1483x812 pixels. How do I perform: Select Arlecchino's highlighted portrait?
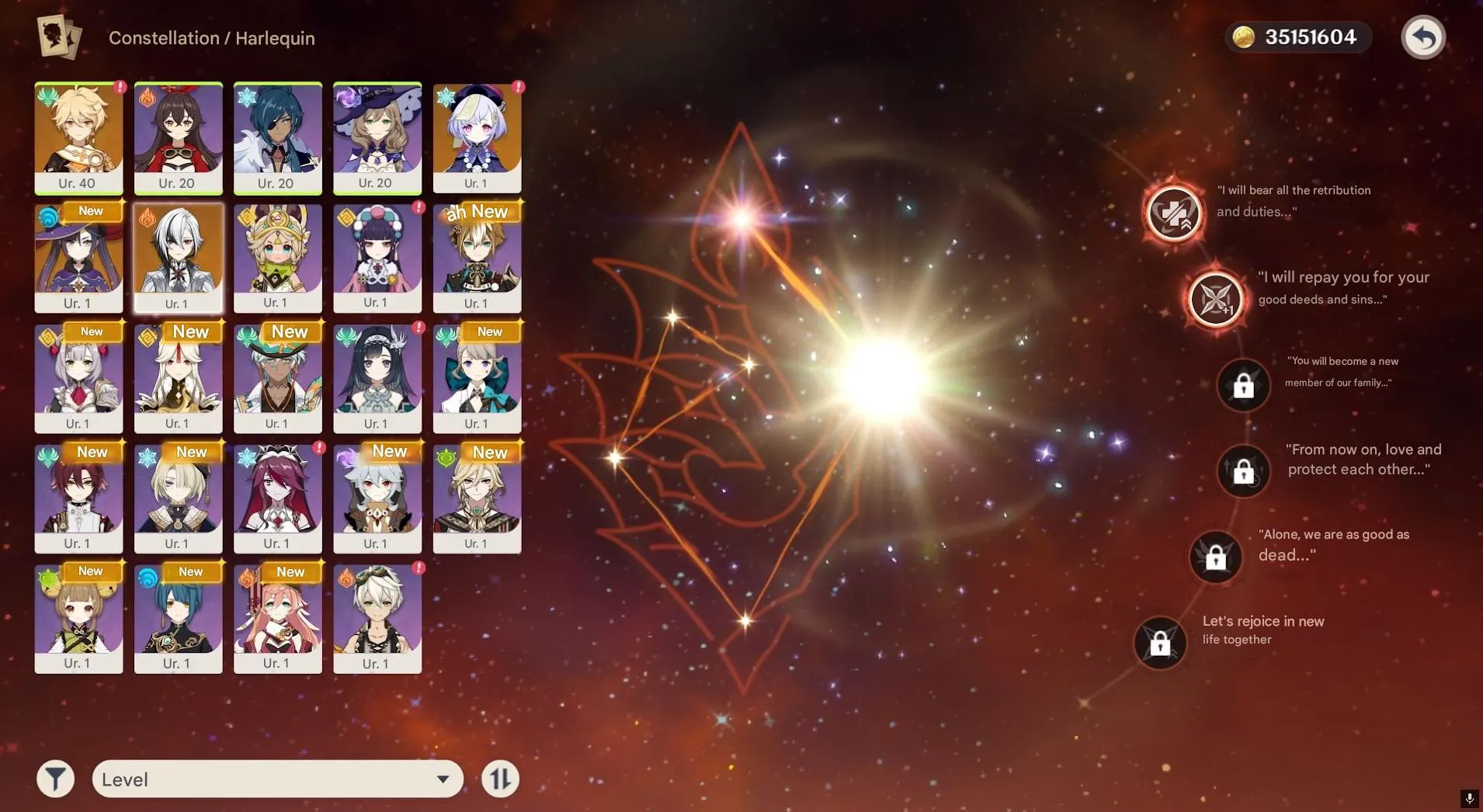[x=178, y=258]
